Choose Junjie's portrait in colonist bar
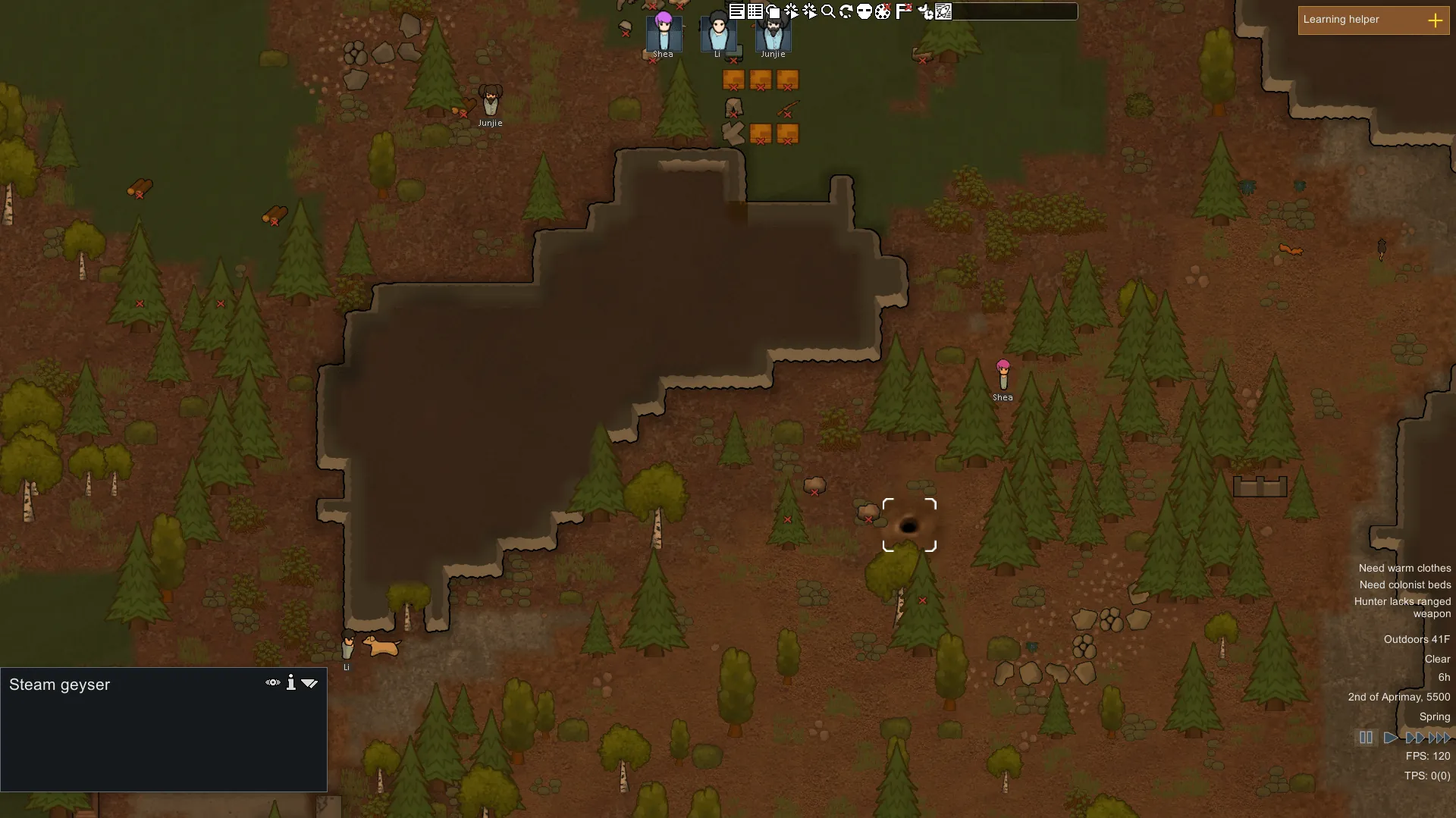The width and height of the screenshot is (1456, 818). click(773, 33)
